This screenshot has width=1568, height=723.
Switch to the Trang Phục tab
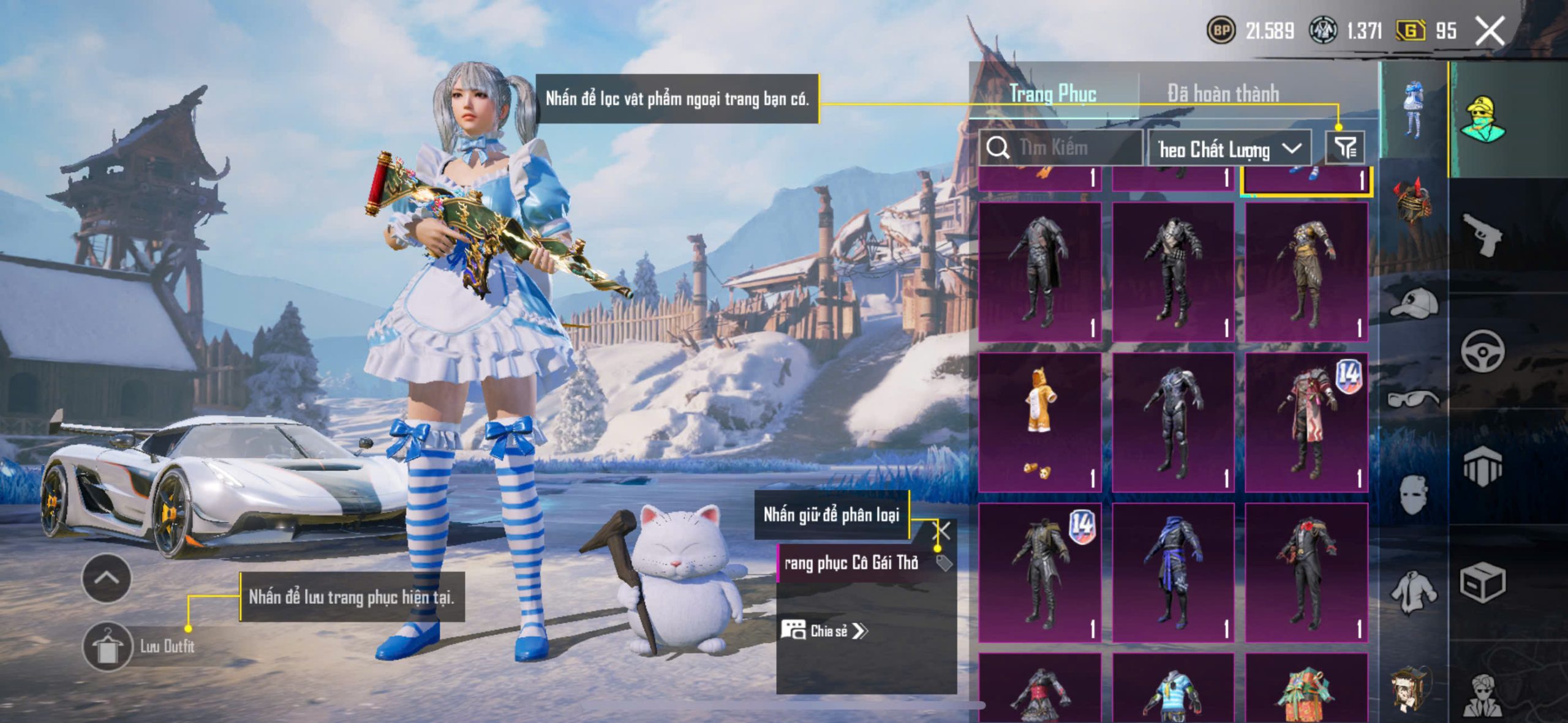[x=1052, y=94]
